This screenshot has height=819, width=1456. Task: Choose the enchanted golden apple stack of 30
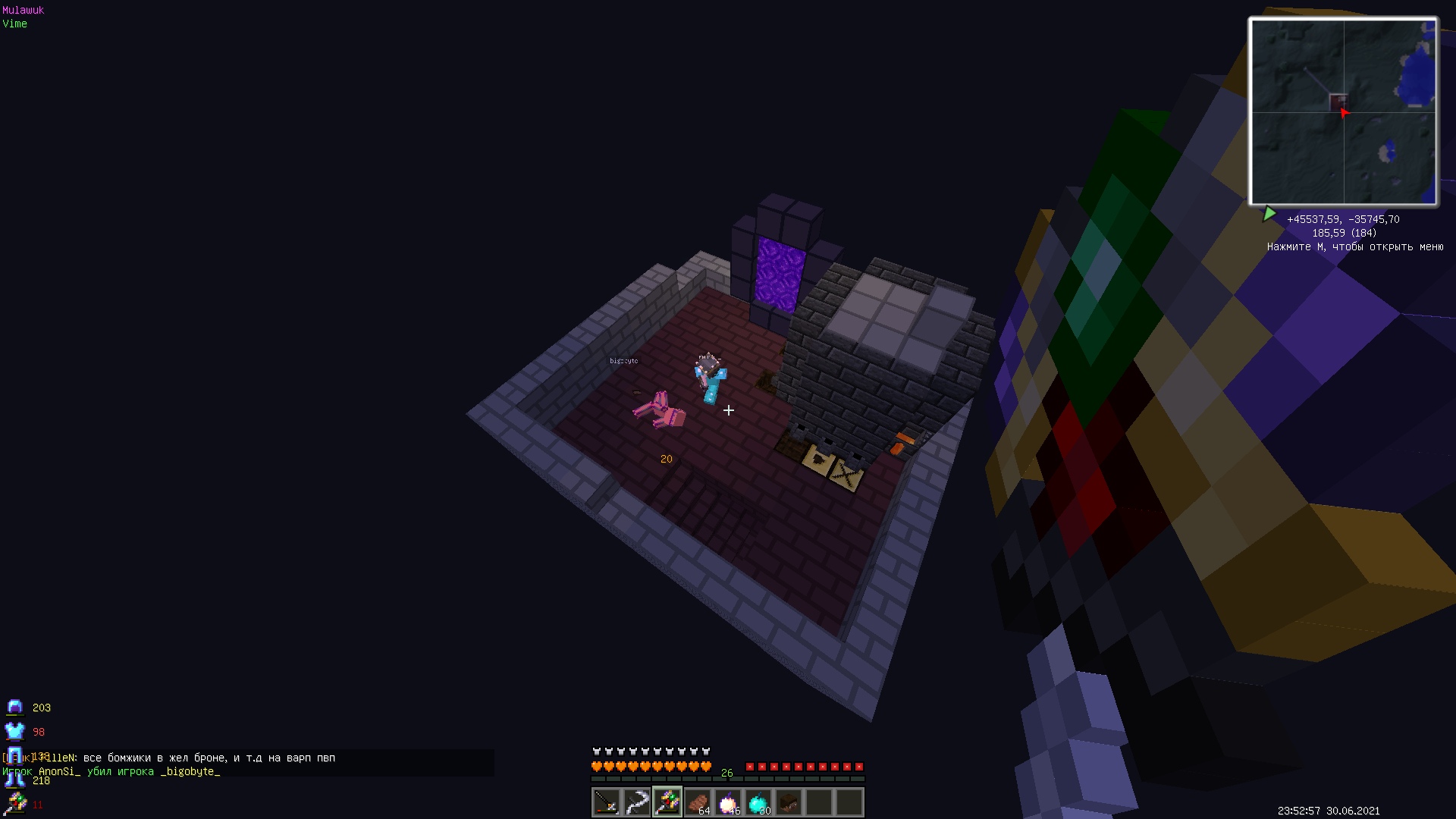click(x=758, y=802)
